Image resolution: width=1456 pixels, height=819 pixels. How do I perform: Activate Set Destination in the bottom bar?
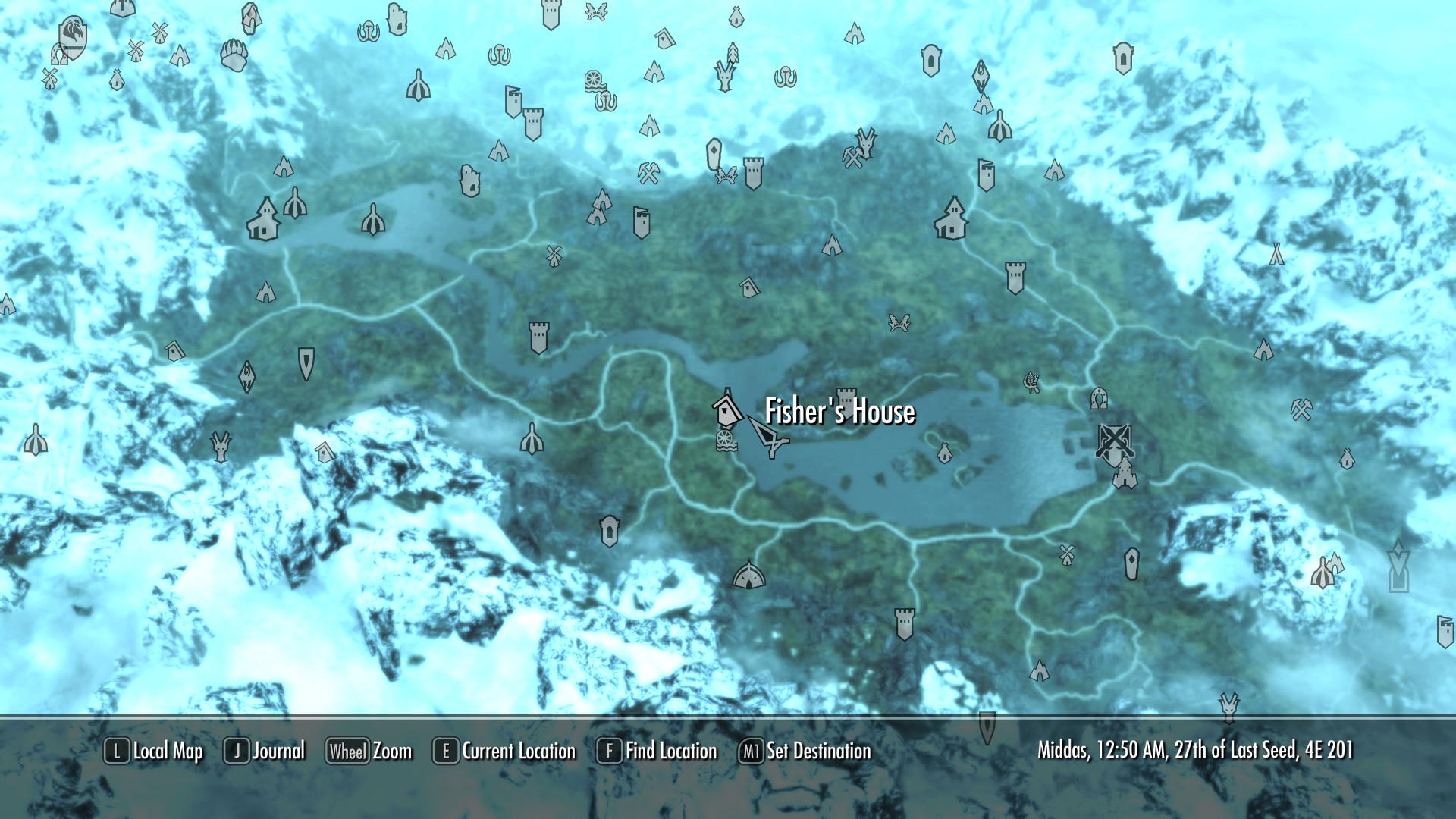805,752
